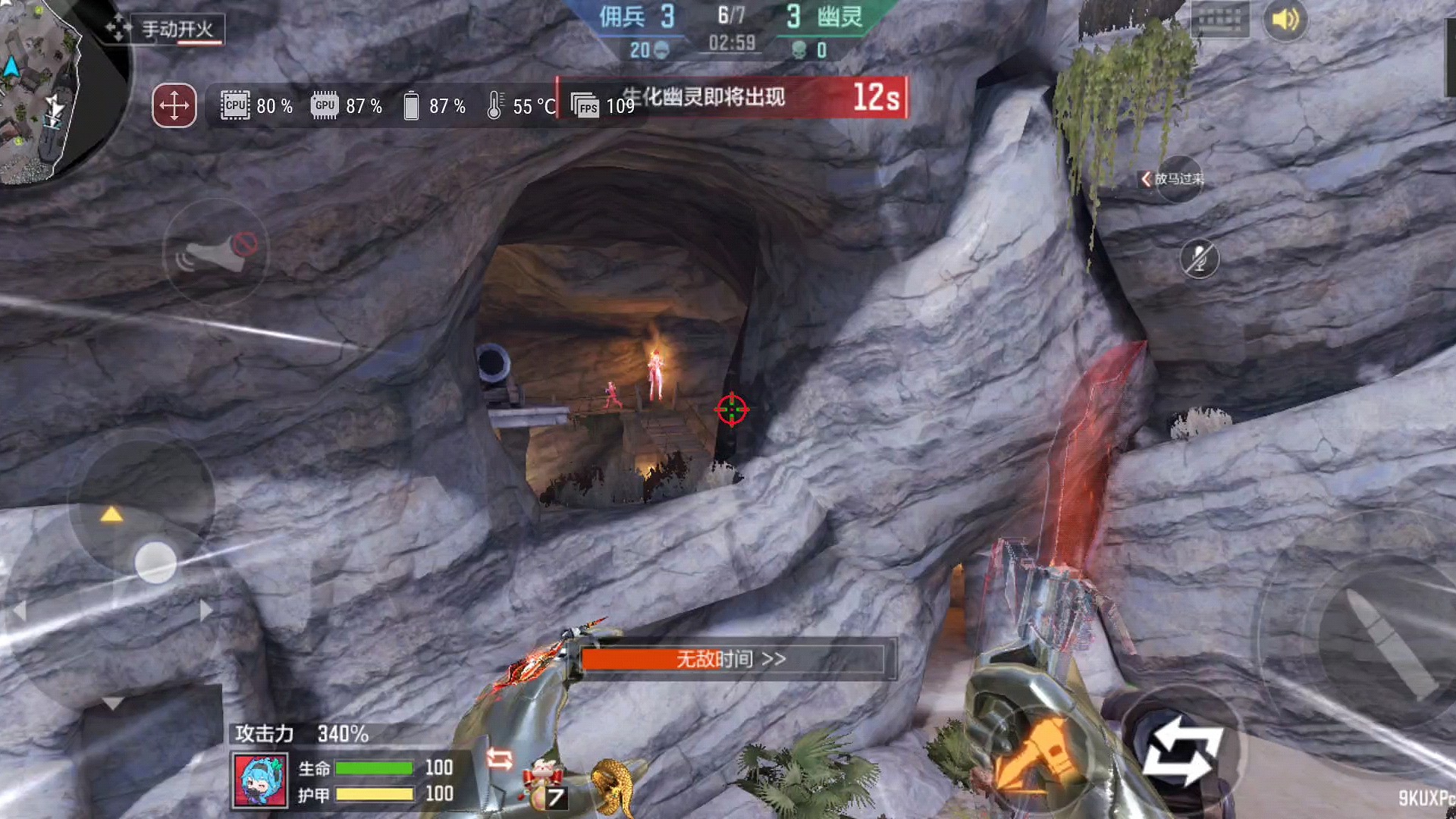
Task: Send the 放马过来 quick message
Action: tap(1174, 179)
